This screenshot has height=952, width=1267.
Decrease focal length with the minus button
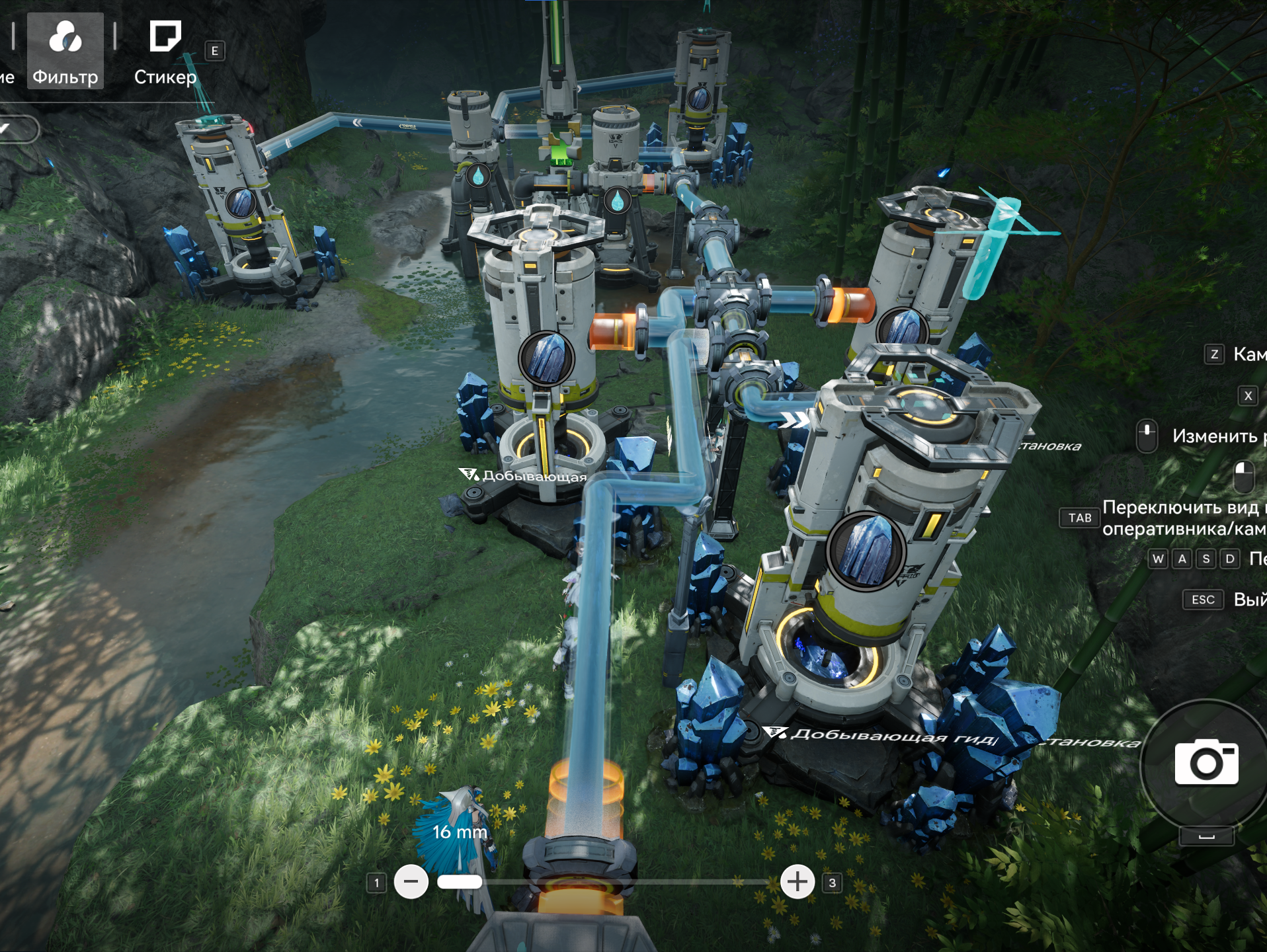tap(411, 882)
